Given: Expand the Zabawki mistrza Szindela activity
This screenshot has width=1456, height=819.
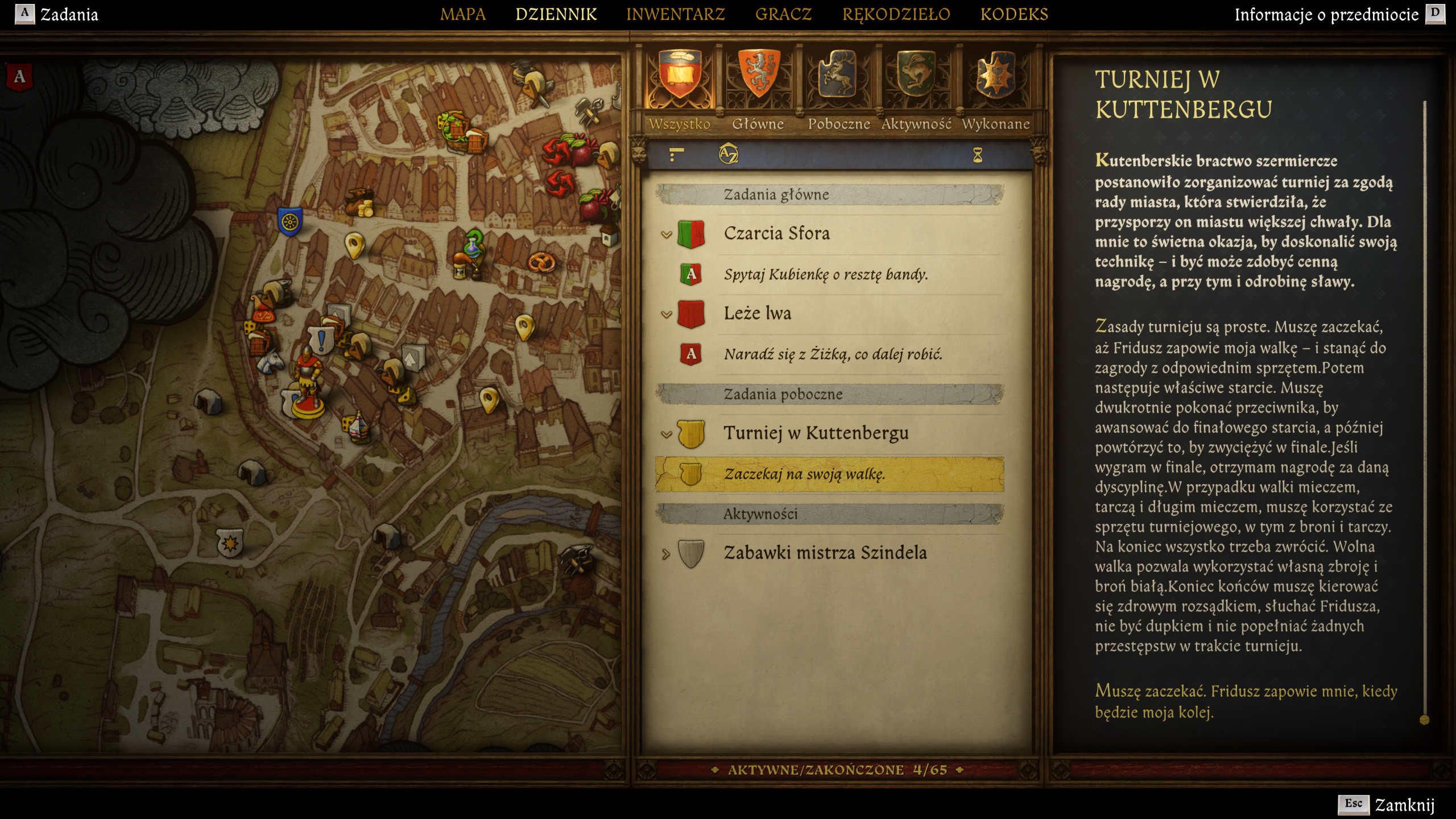Looking at the screenshot, I should (666, 553).
